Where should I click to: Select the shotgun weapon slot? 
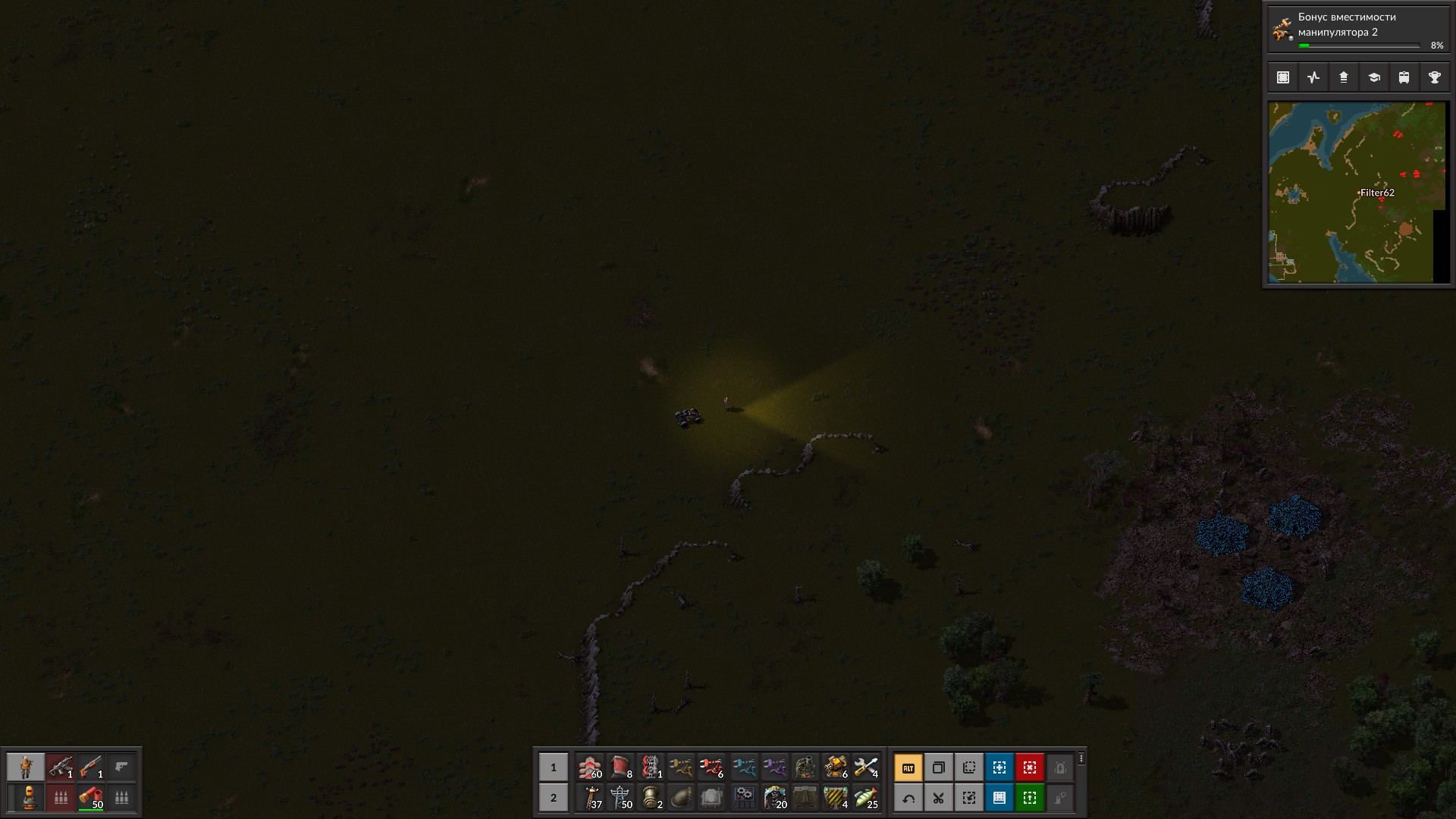pyautogui.click(x=91, y=767)
